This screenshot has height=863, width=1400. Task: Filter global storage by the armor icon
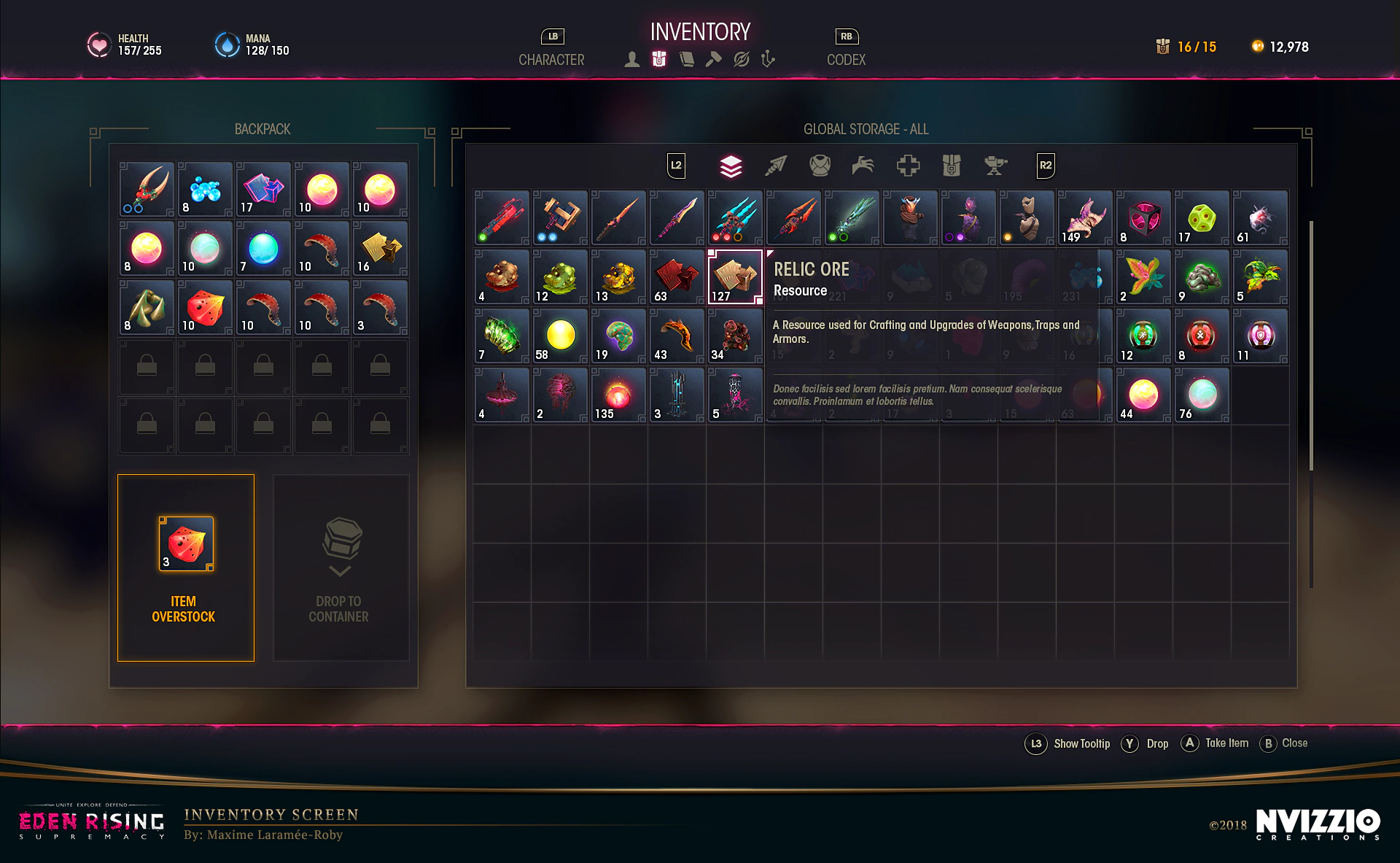tap(820, 166)
